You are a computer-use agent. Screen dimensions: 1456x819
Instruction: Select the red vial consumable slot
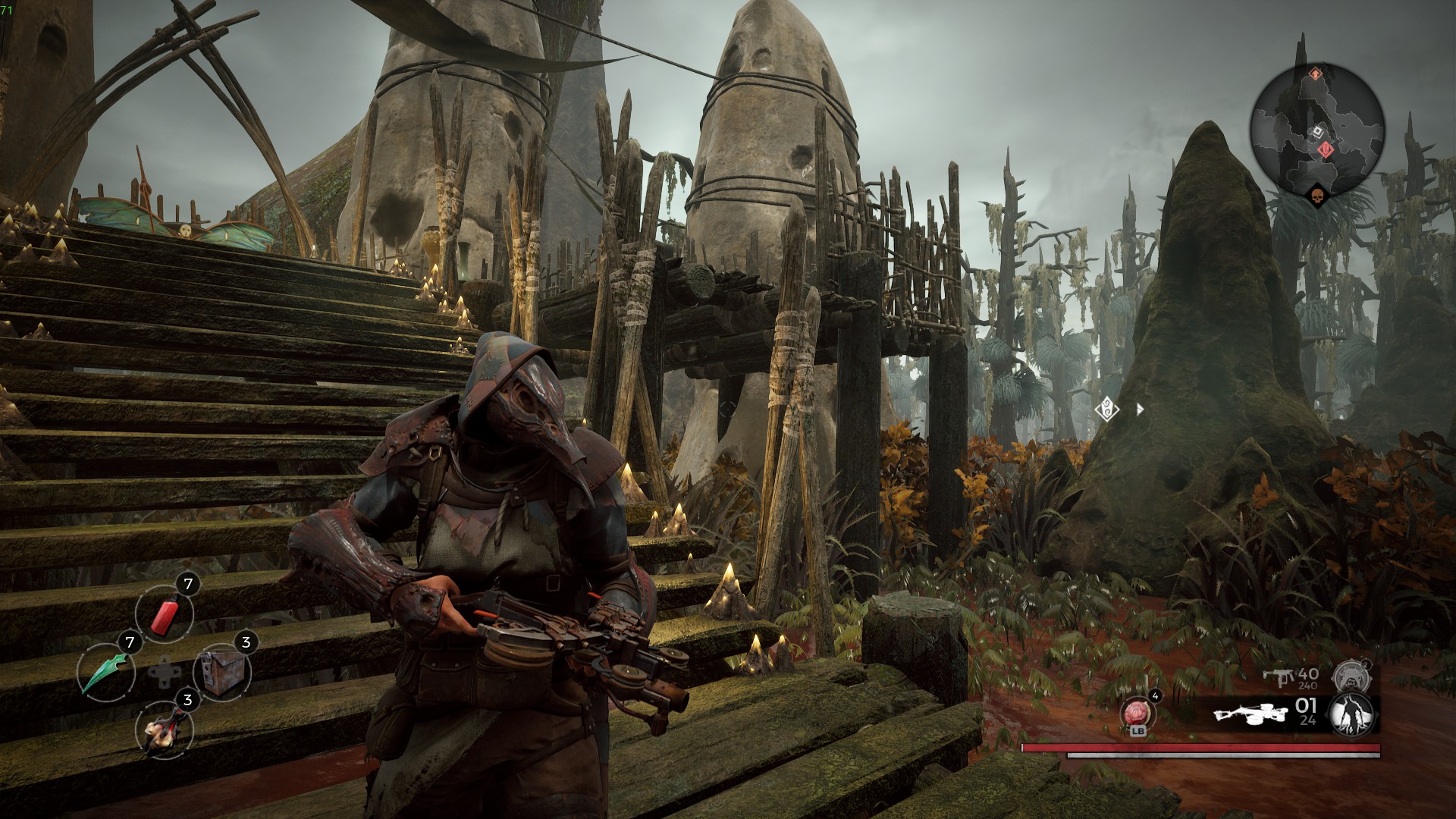(x=165, y=614)
